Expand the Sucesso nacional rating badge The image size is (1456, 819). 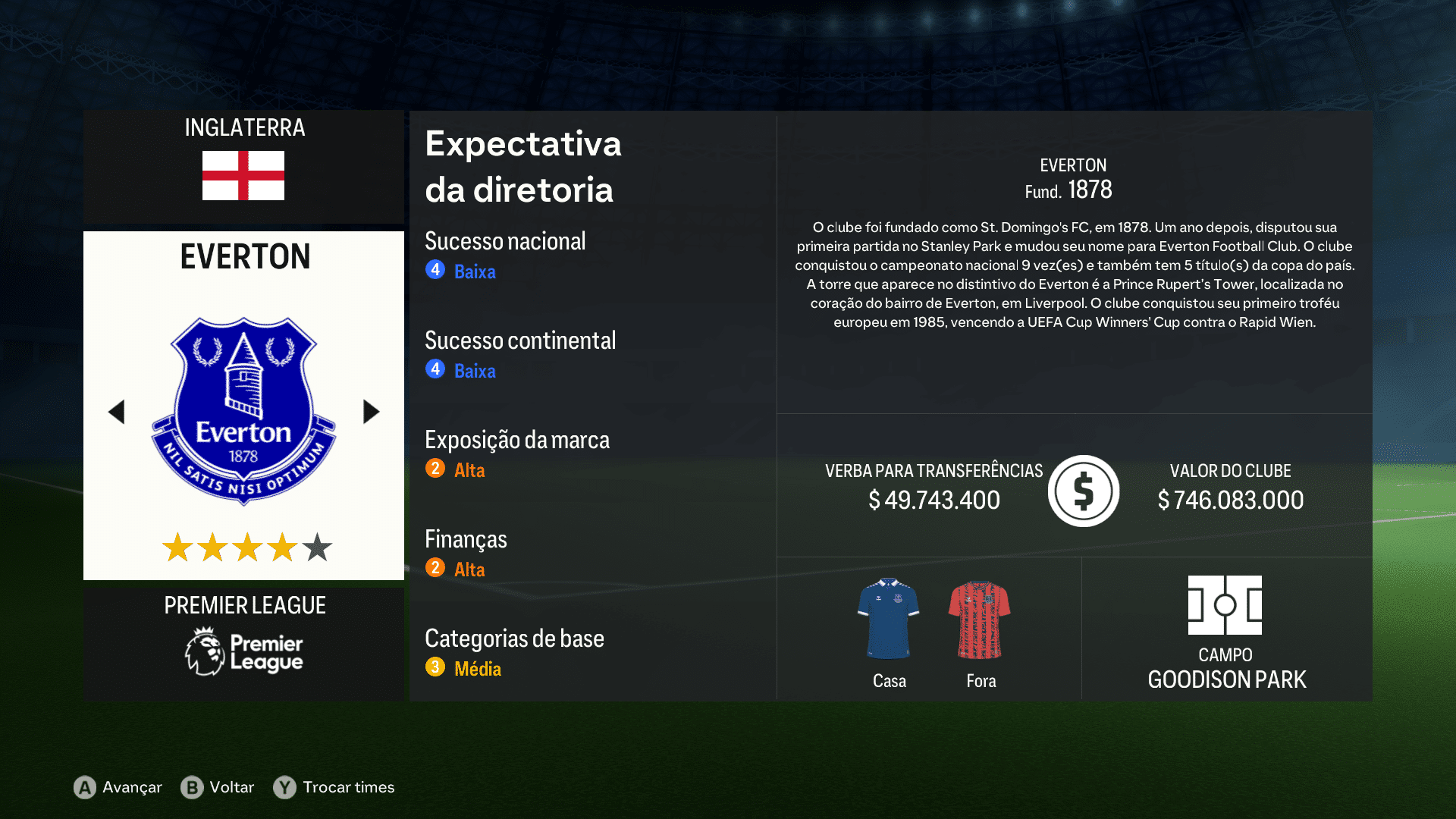tap(435, 270)
